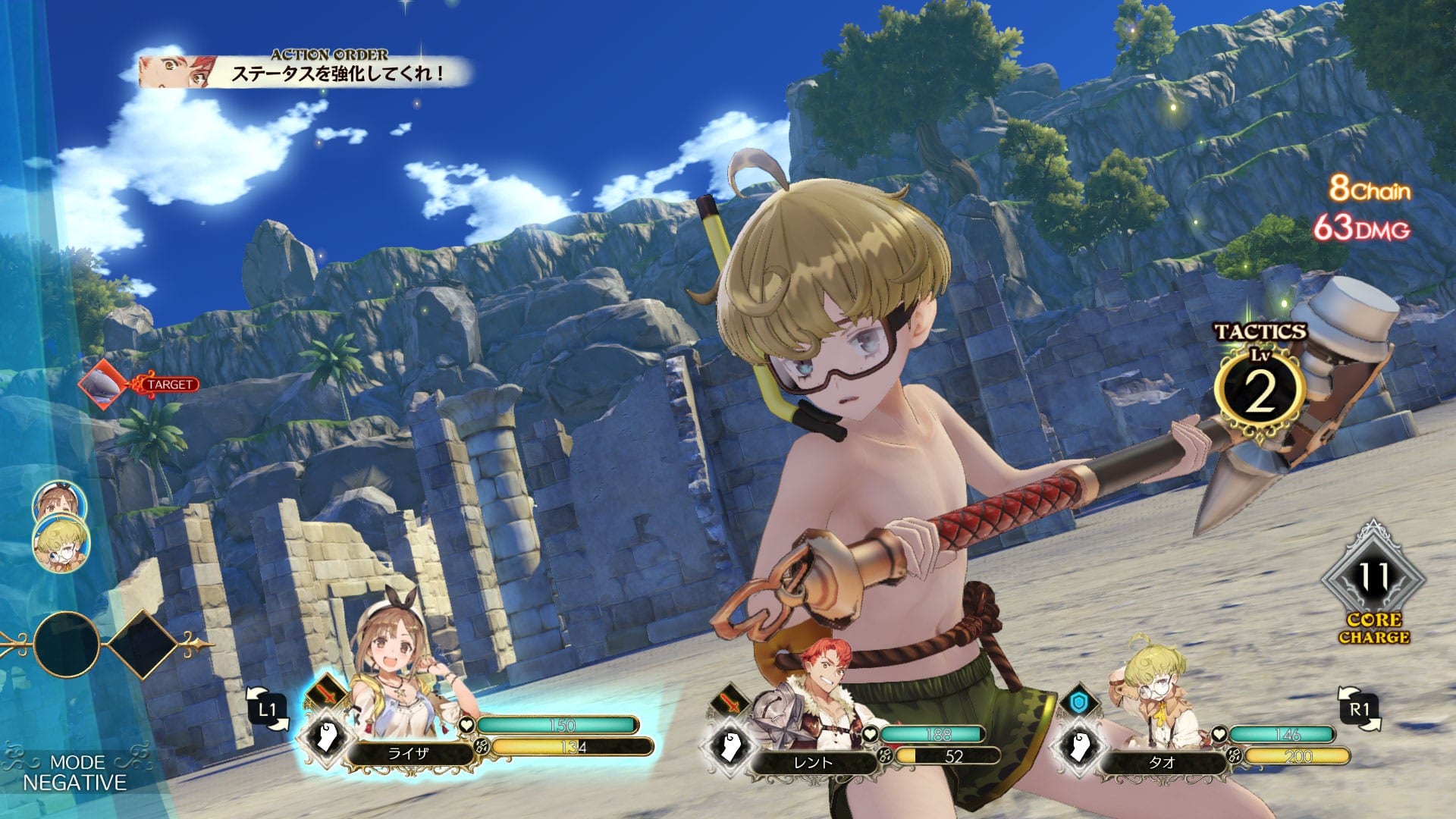Activate the Core Charge diamond icon
Screen dimensions: 1456x819
pos(1373,579)
